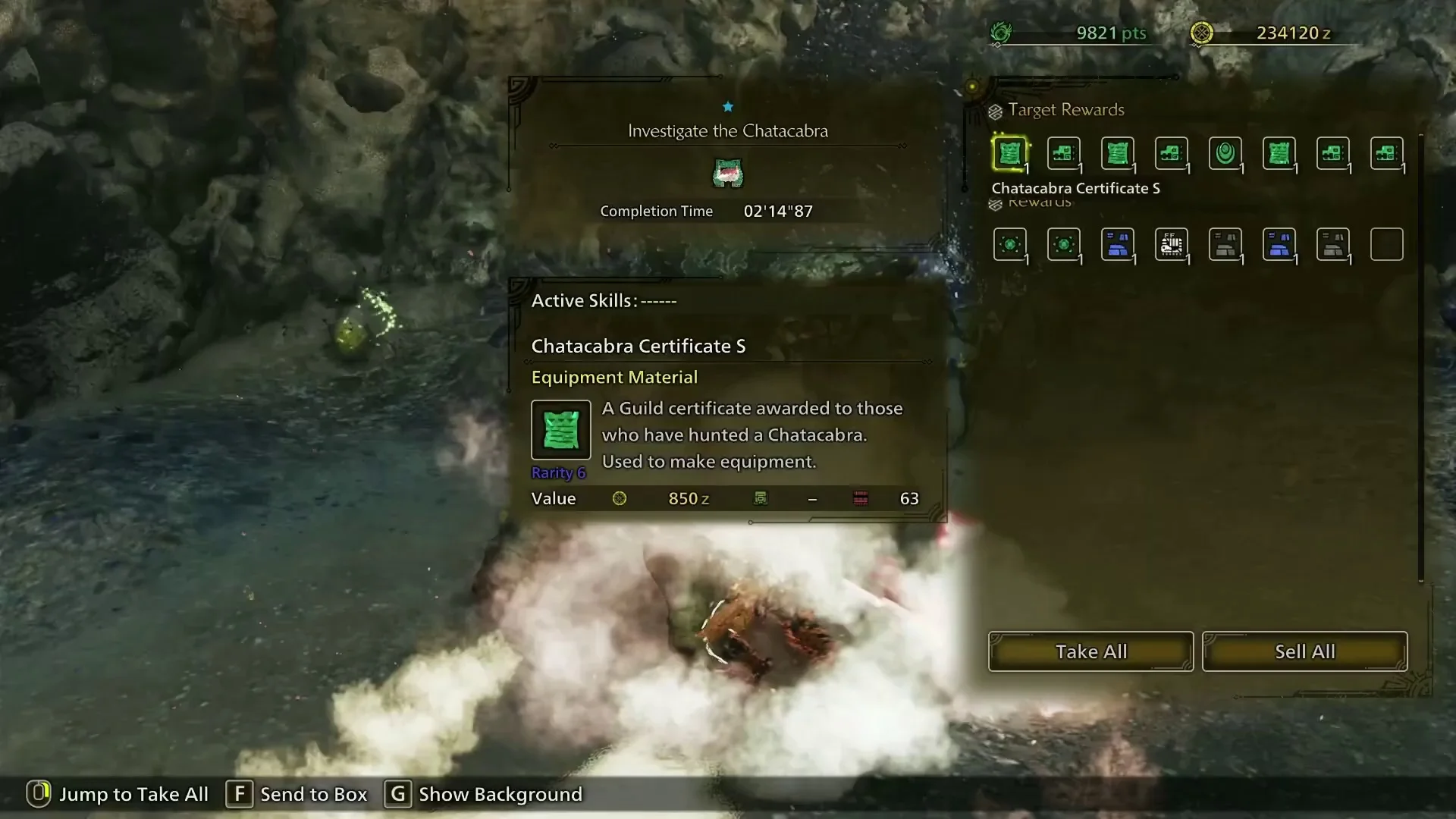Select the empty reward slot
Screen dimensions: 1456x819
pos(1388,244)
